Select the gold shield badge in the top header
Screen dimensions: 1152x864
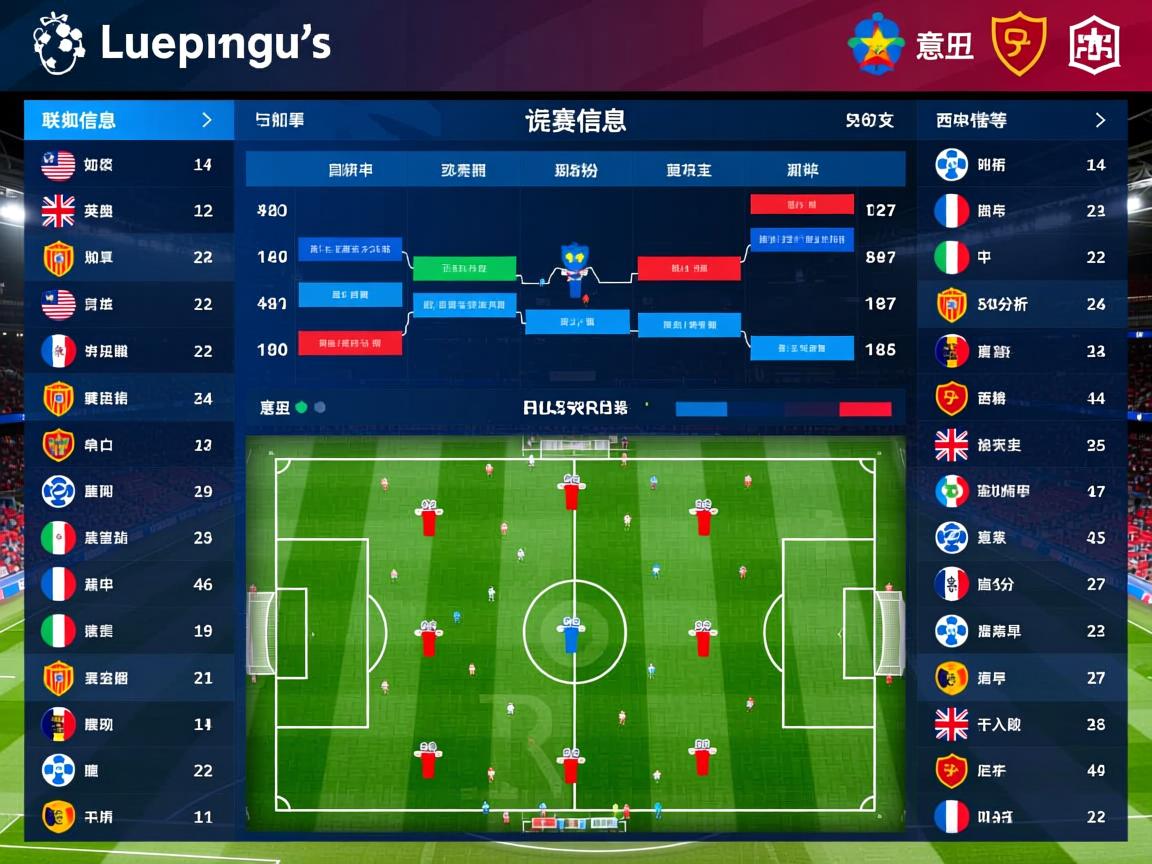[1018, 44]
